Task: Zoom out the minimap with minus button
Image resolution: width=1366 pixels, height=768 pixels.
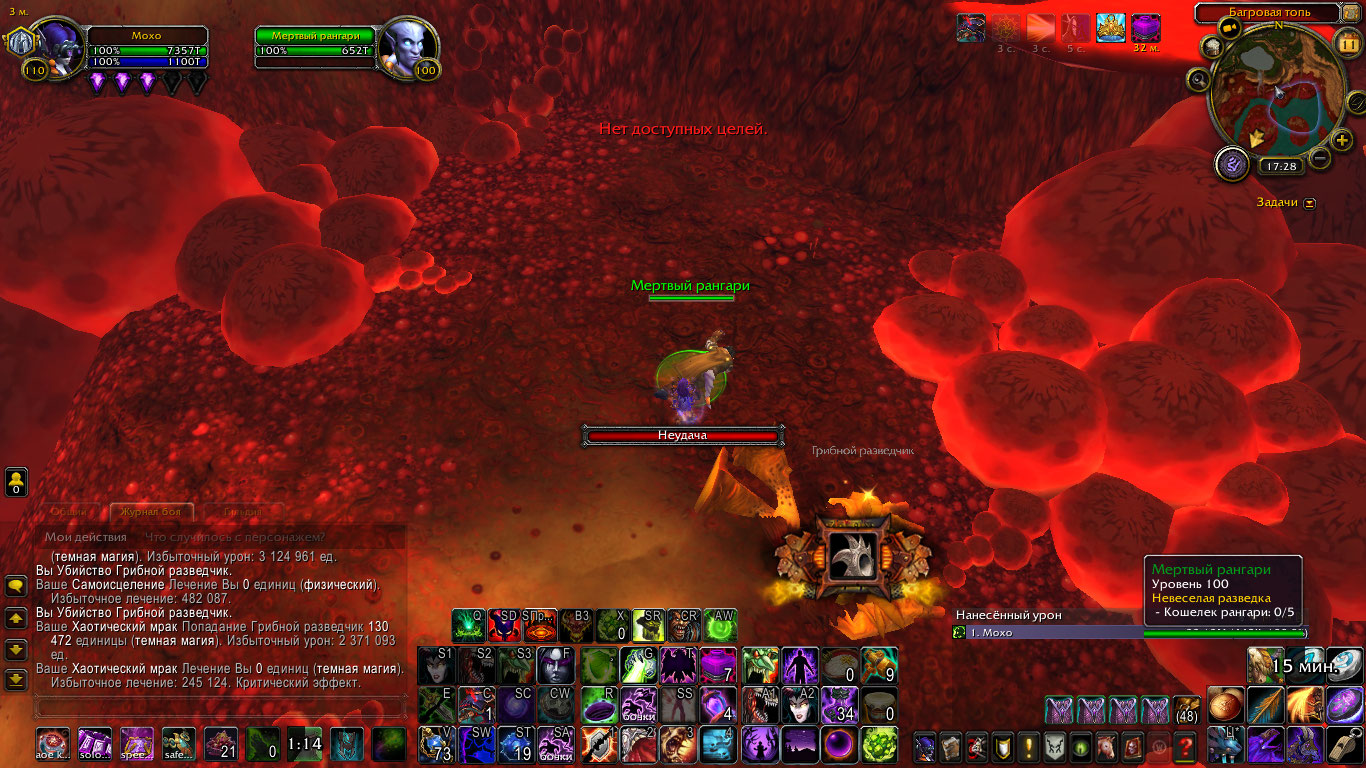Action: pyautogui.click(x=1320, y=158)
